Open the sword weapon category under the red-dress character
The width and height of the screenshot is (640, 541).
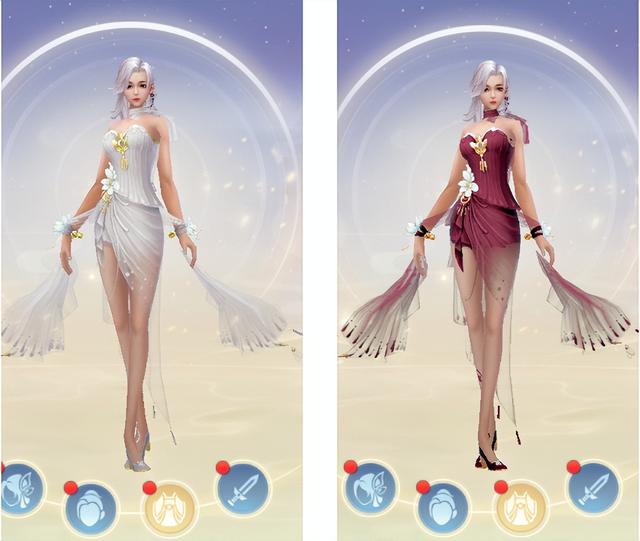(593, 489)
